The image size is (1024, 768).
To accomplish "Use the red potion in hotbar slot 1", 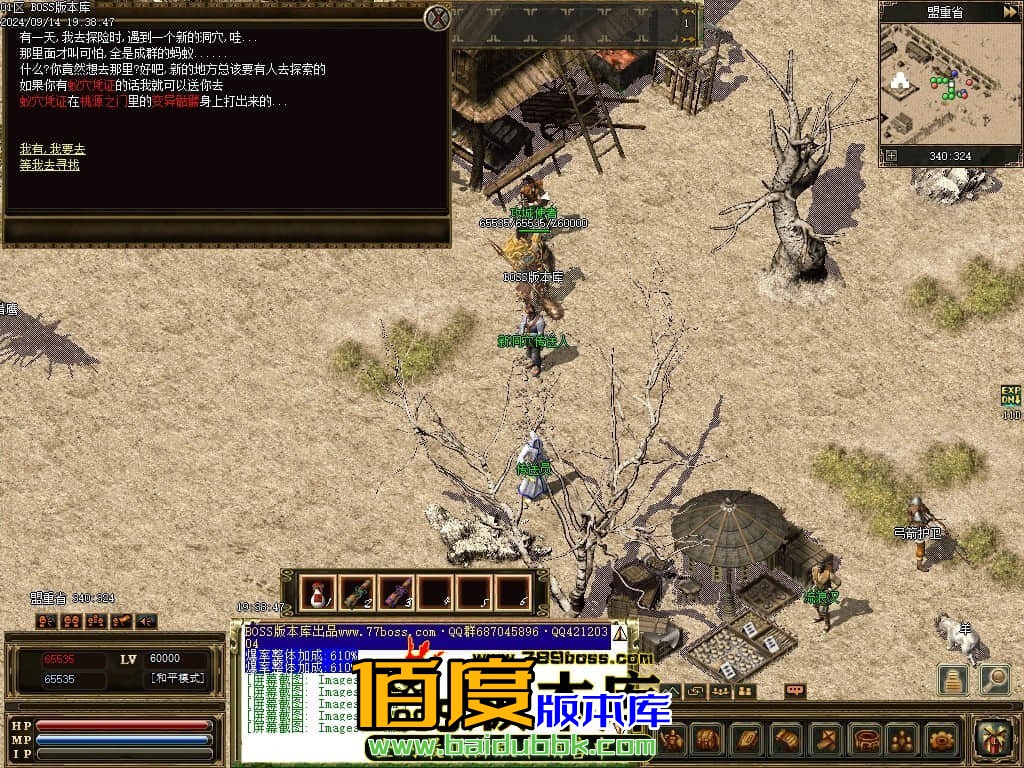I will 317,593.
